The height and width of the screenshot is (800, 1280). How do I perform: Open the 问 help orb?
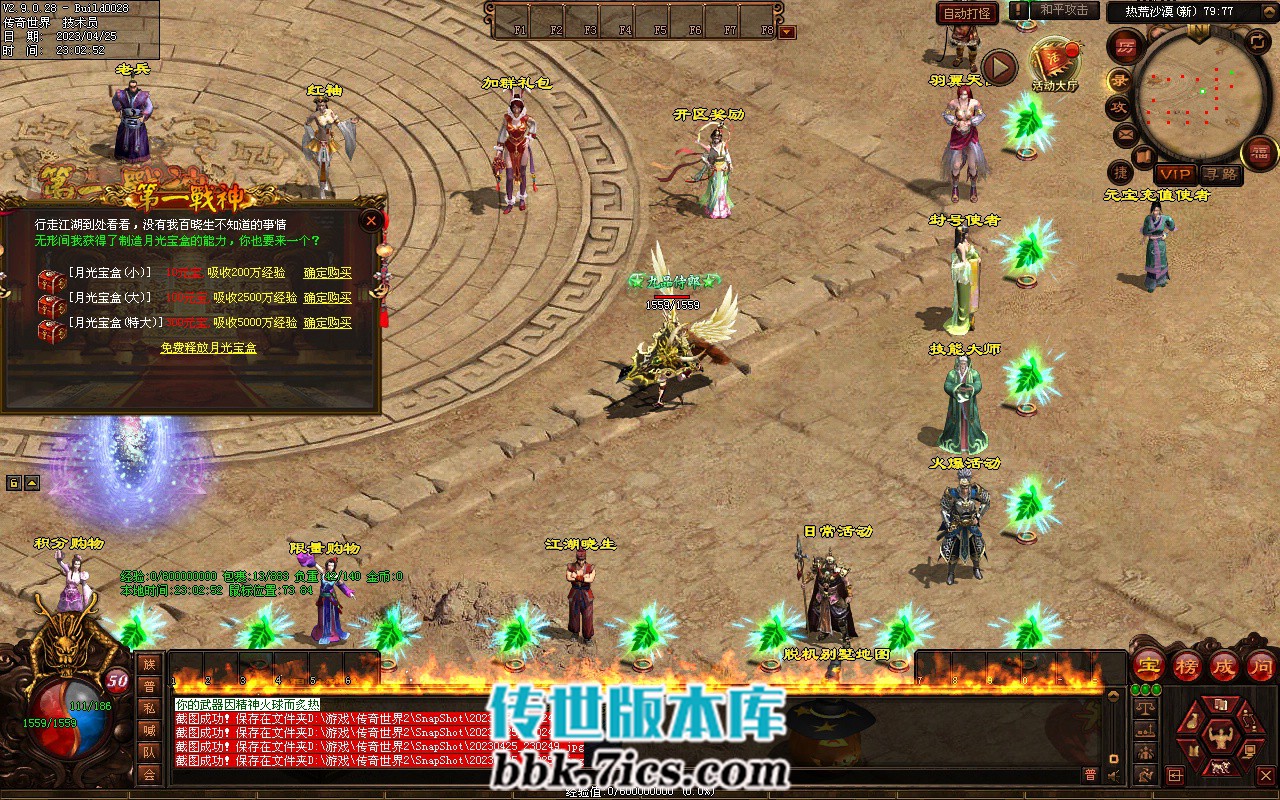1260,666
